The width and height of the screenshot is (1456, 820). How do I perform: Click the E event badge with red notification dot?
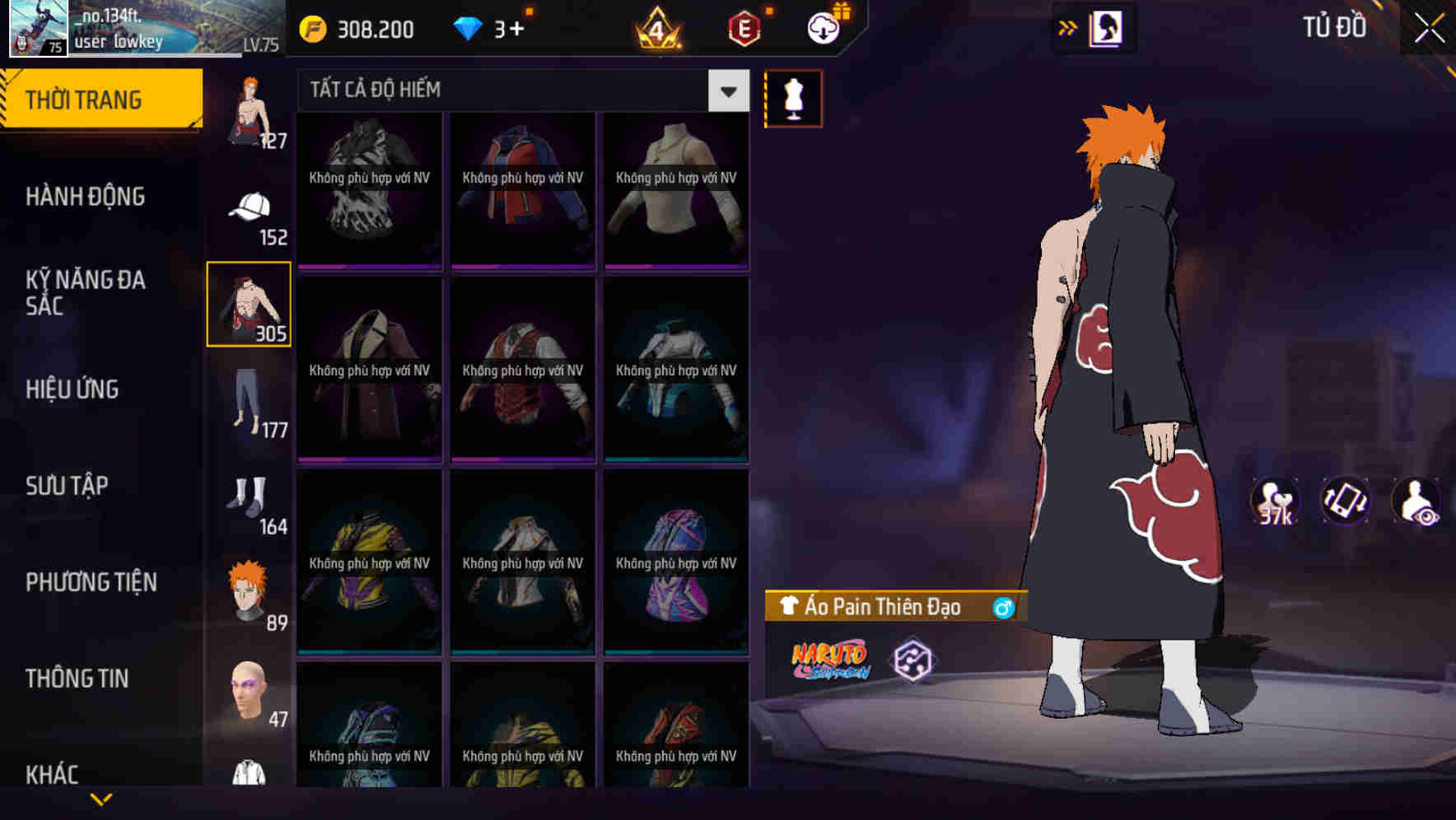(745, 27)
